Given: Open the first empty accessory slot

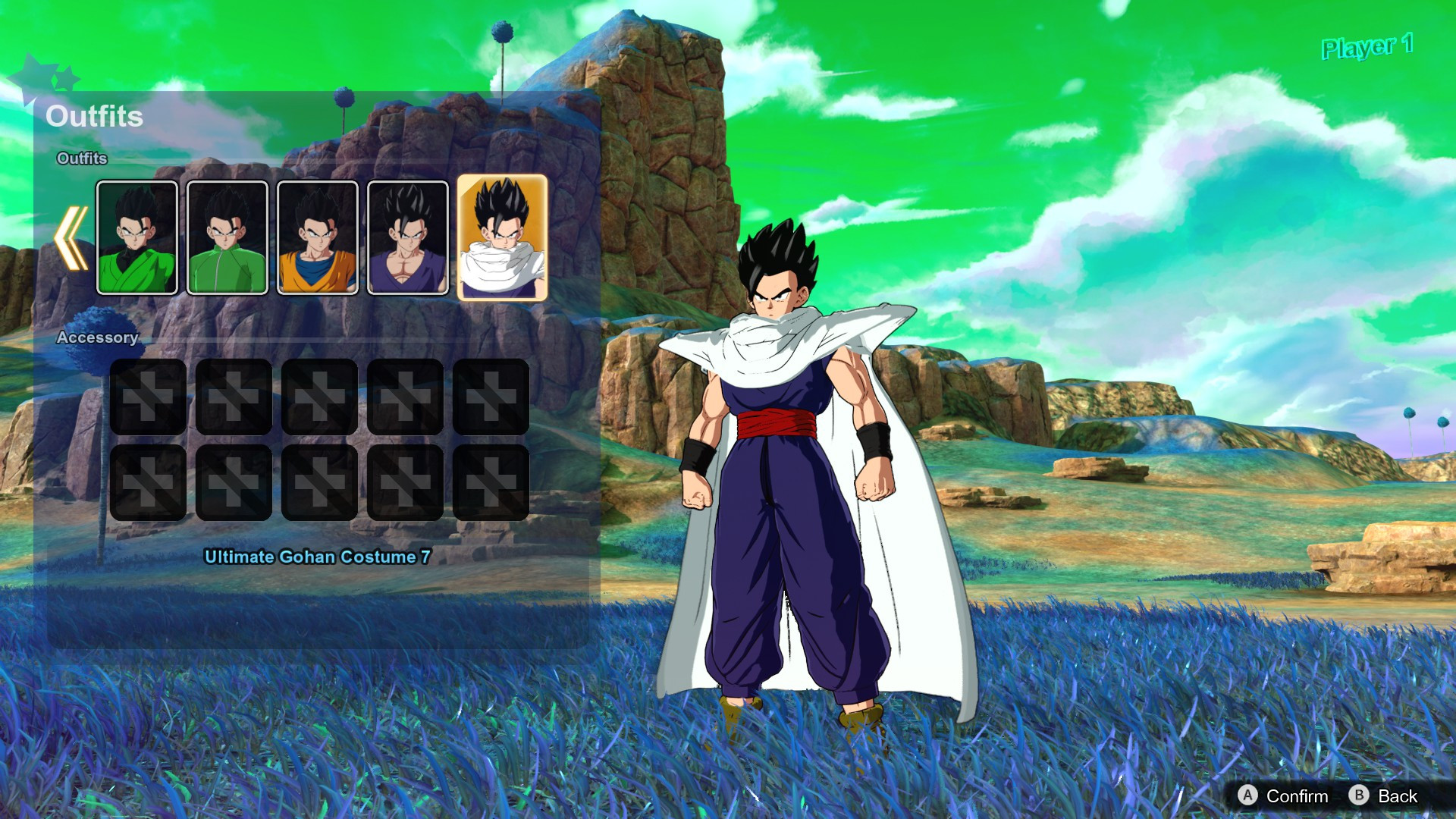Looking at the screenshot, I should pos(147,397).
